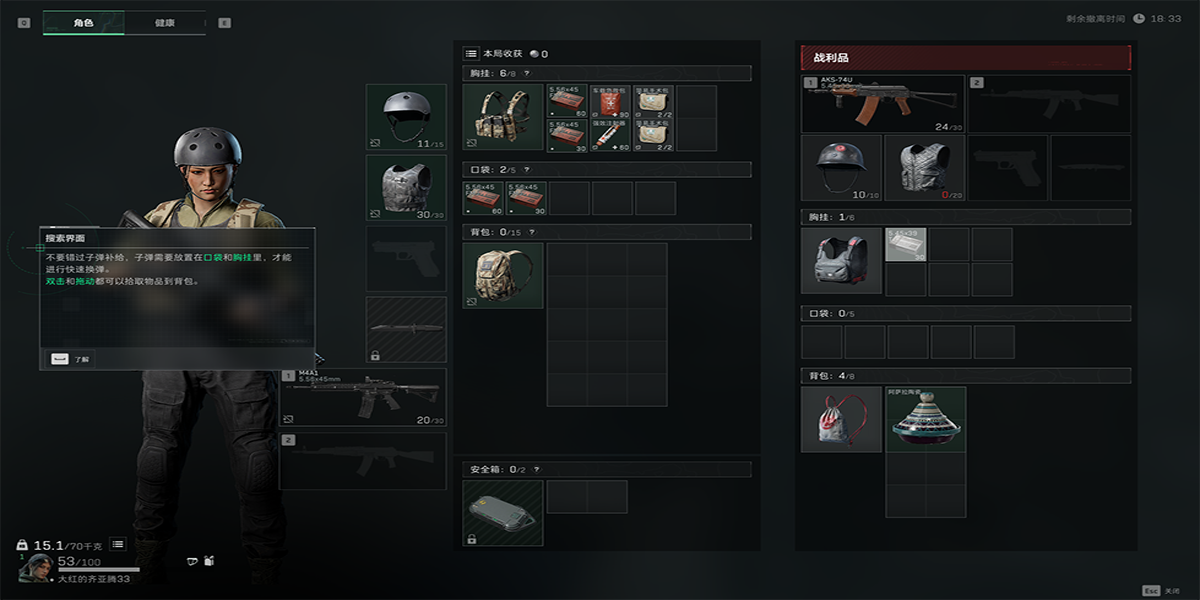The height and width of the screenshot is (600, 1200).
Task: Select the camo backpack slot
Action: pos(503,275)
